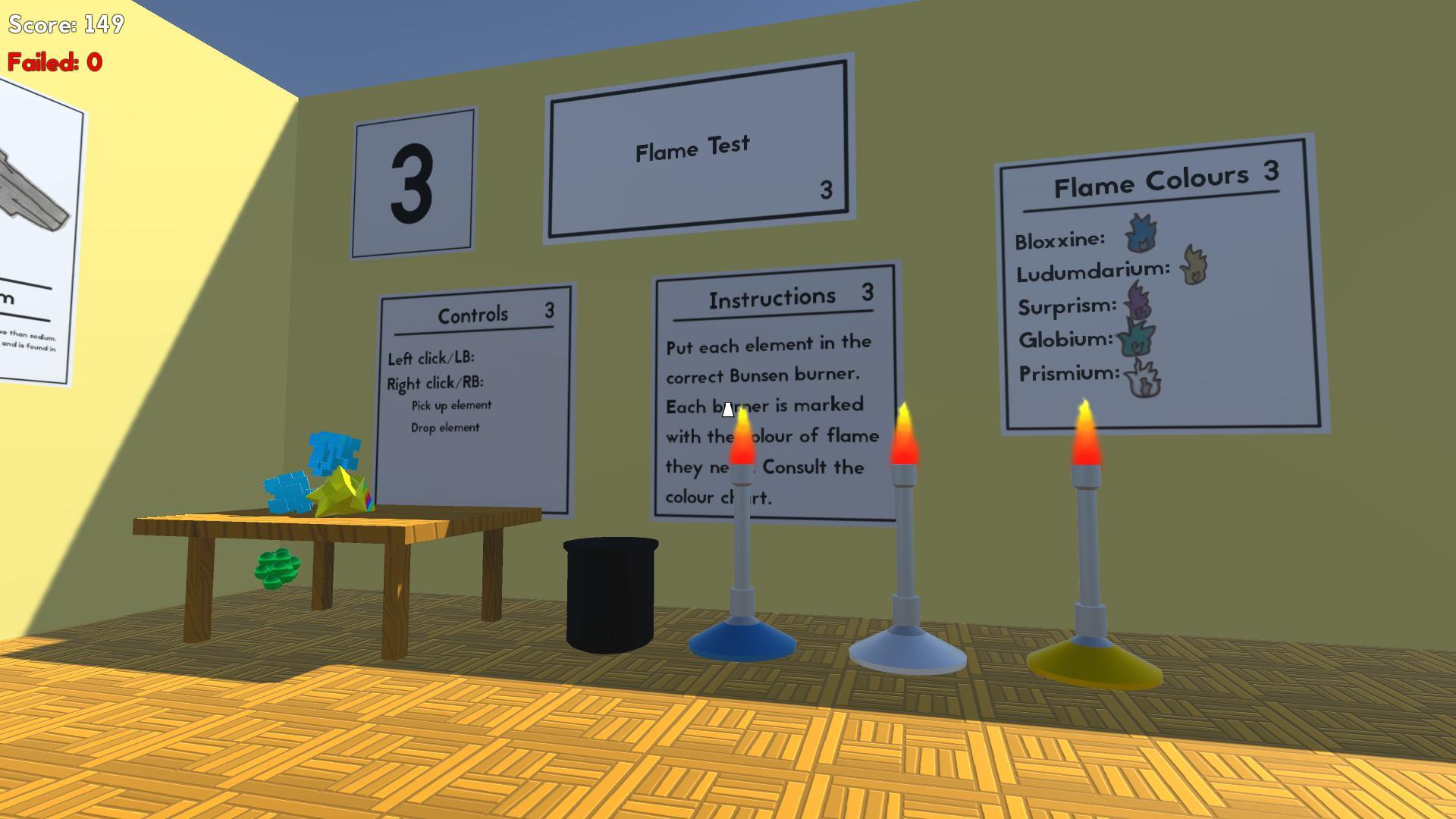Click the 'Drop element' control label
Screen dimensions: 1456x819
click(x=444, y=427)
